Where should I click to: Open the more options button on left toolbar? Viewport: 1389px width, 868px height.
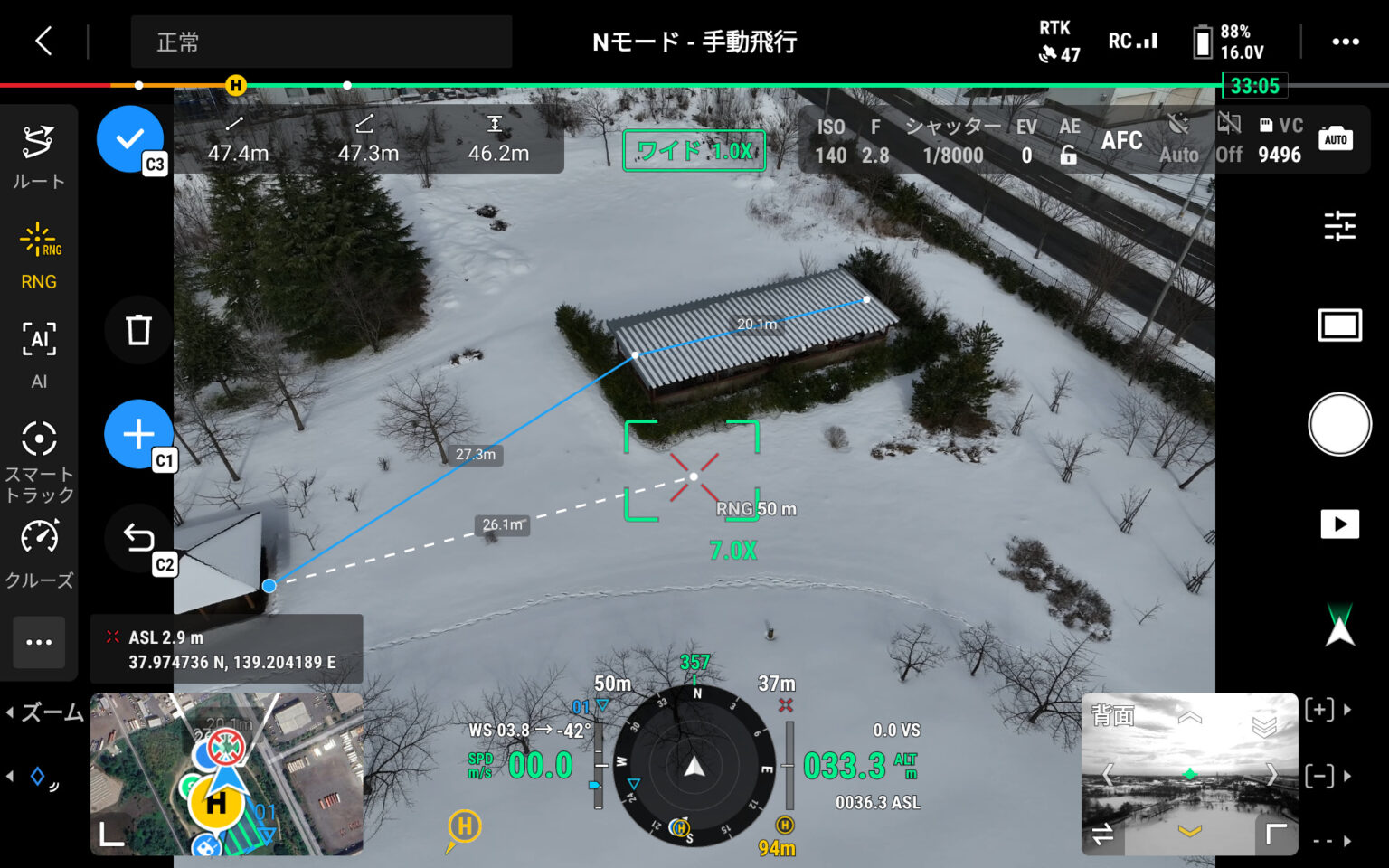pyautogui.click(x=39, y=642)
